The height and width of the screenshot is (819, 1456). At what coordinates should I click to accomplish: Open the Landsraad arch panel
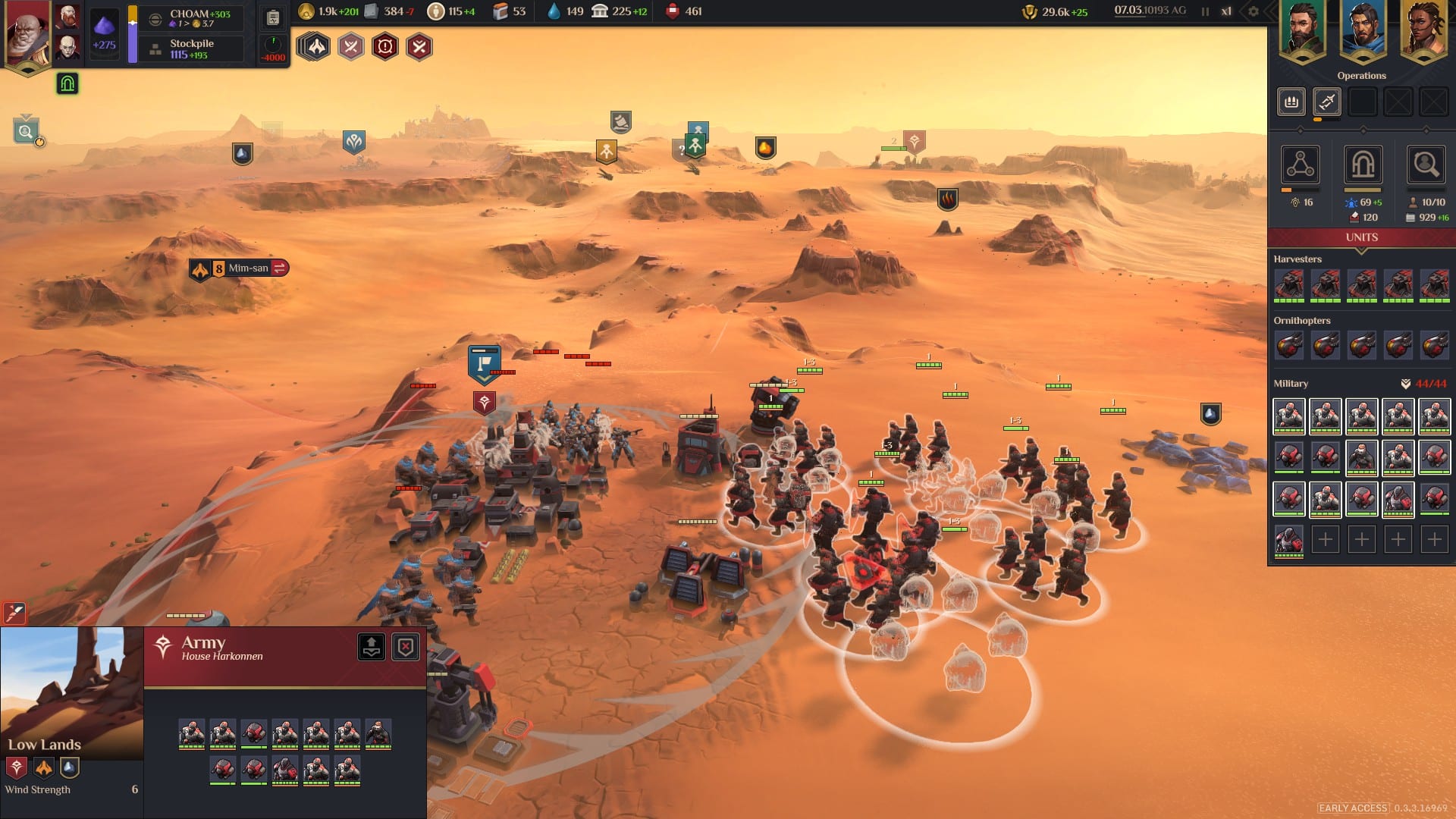(1362, 165)
